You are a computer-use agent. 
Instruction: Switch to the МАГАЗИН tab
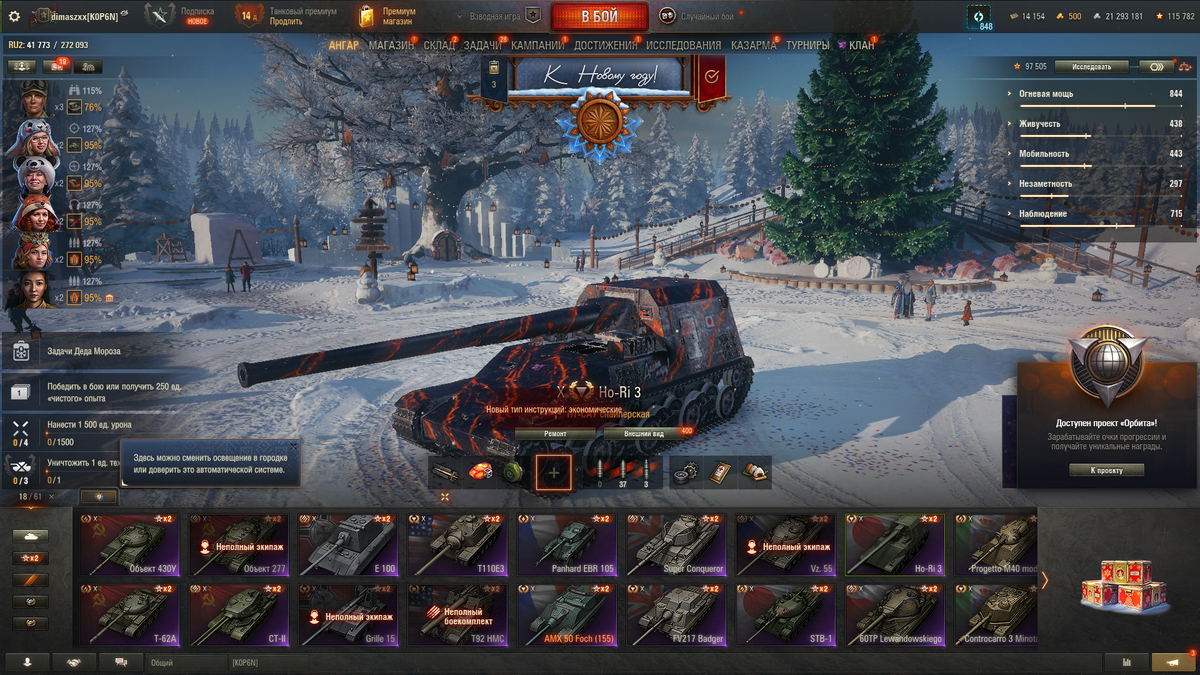tap(391, 45)
